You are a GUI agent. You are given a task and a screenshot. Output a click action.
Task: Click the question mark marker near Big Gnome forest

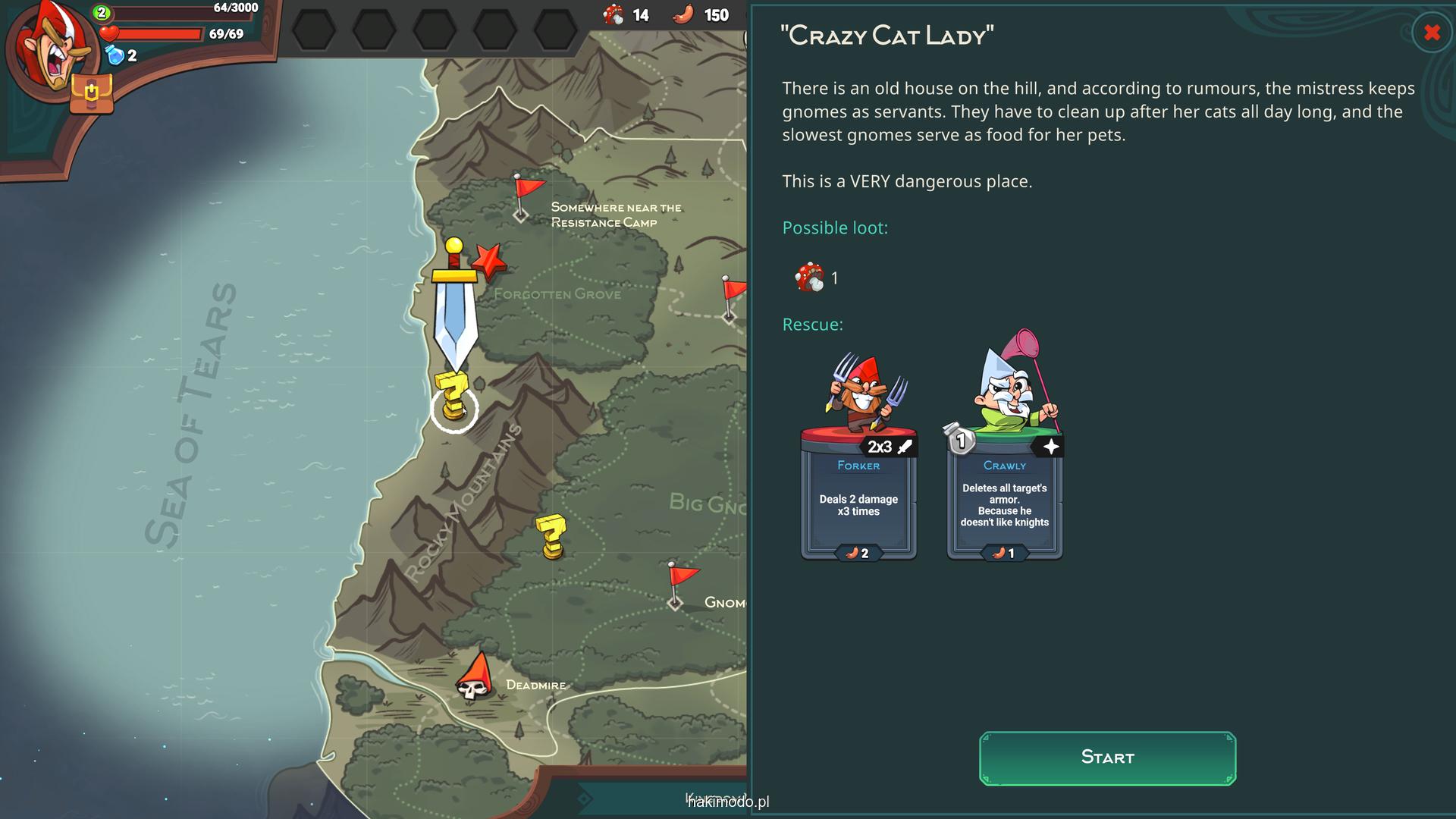pos(551,536)
